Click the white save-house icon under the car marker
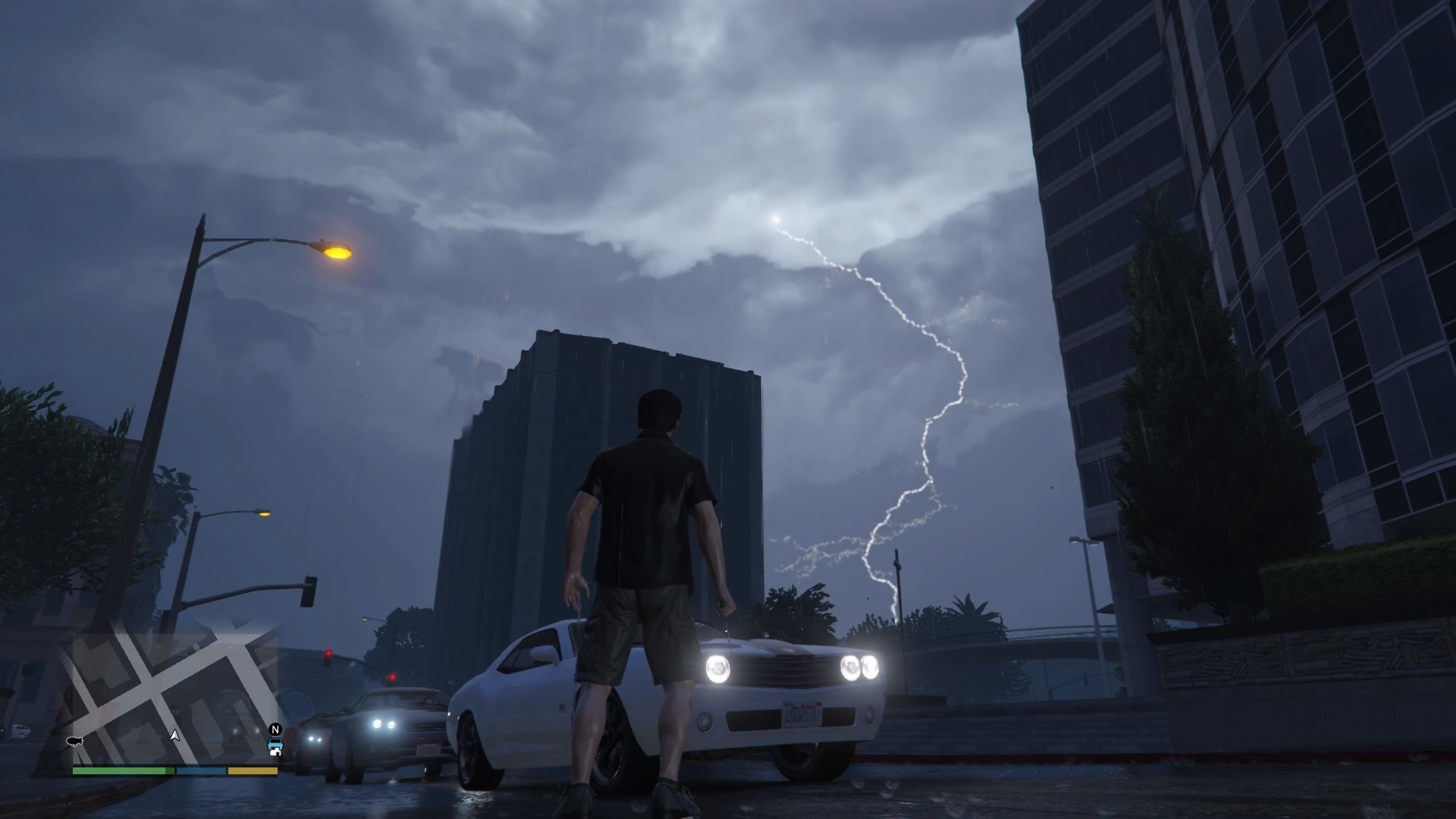Image resolution: width=1456 pixels, height=819 pixels. [275, 753]
